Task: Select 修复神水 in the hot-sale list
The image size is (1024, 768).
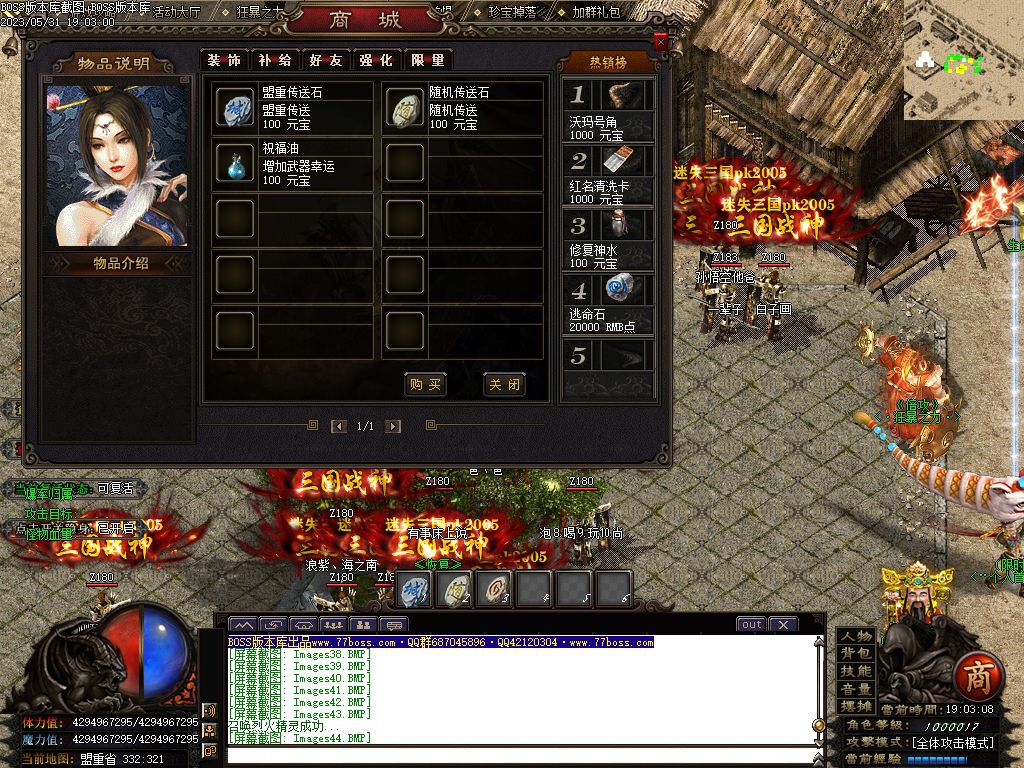Action: pyautogui.click(x=607, y=239)
